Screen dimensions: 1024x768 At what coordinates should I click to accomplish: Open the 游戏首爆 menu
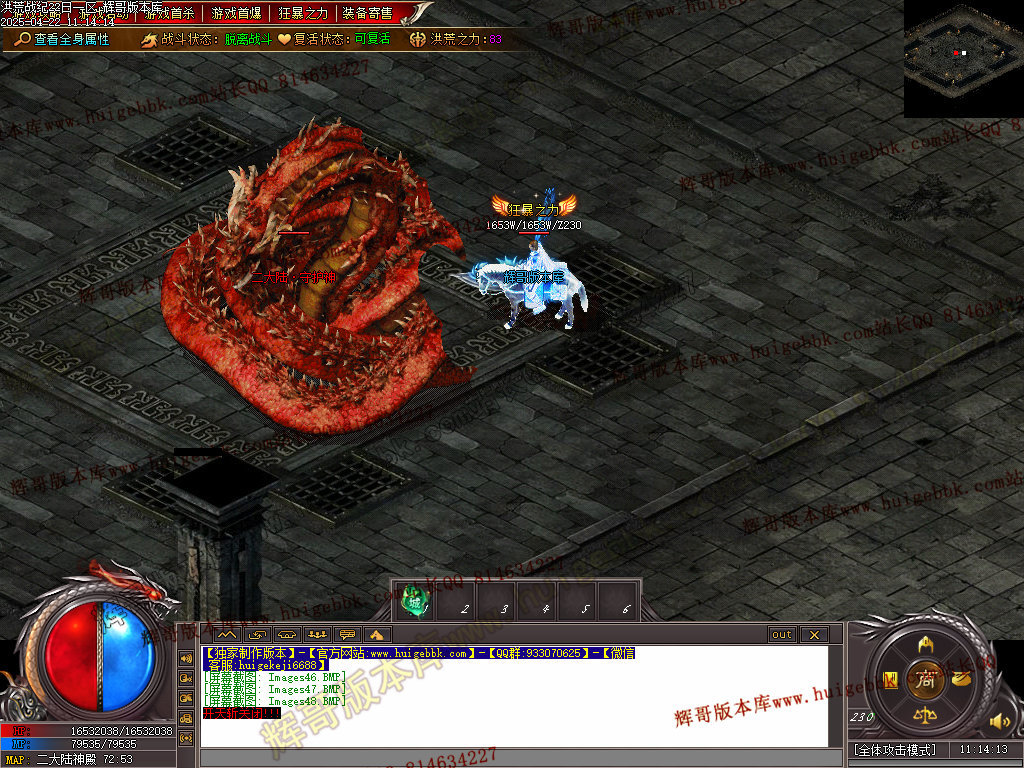coord(237,13)
